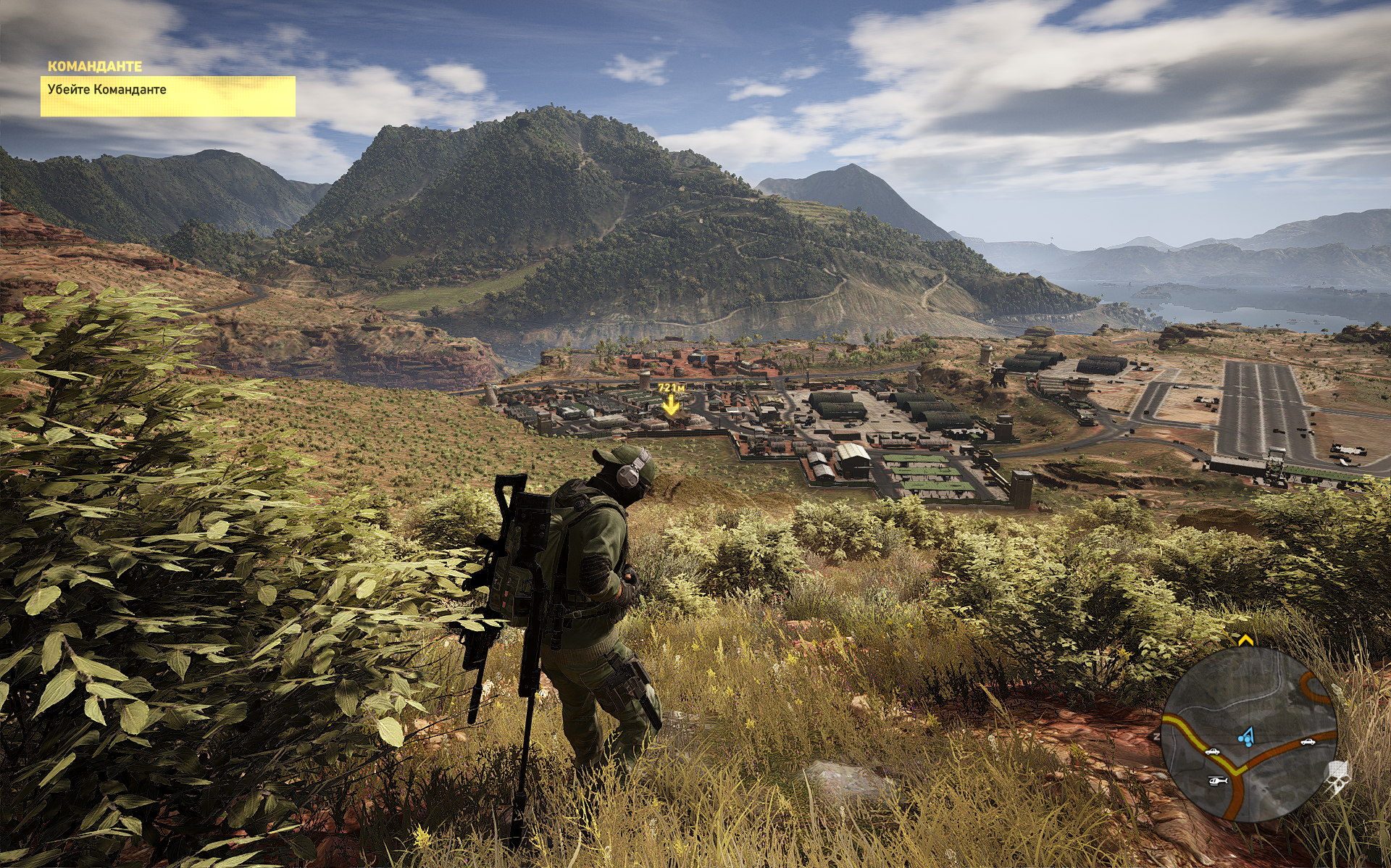Click the skull emblem beside the minimap

(1337, 777)
